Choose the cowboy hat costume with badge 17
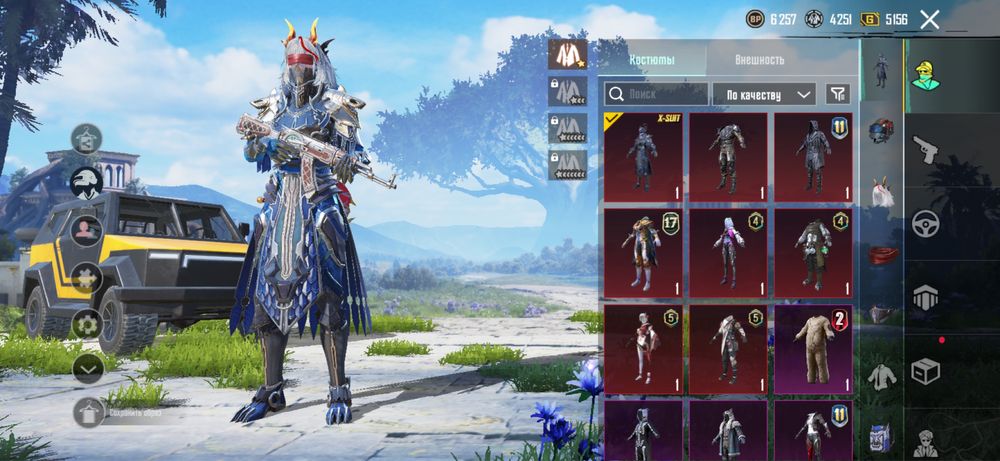This screenshot has width=1000, height=461. pyautogui.click(x=642, y=250)
